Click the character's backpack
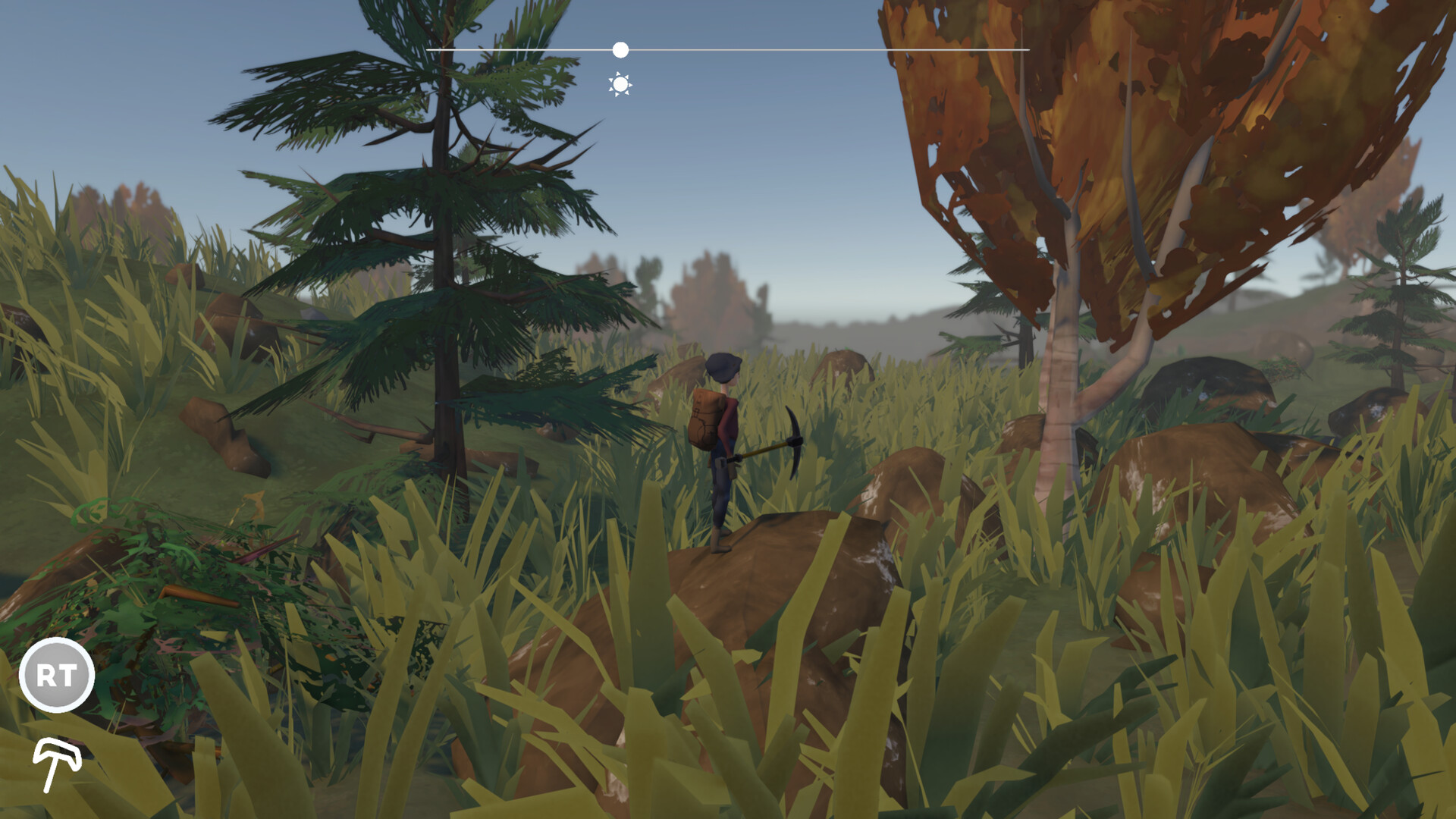 coord(705,417)
